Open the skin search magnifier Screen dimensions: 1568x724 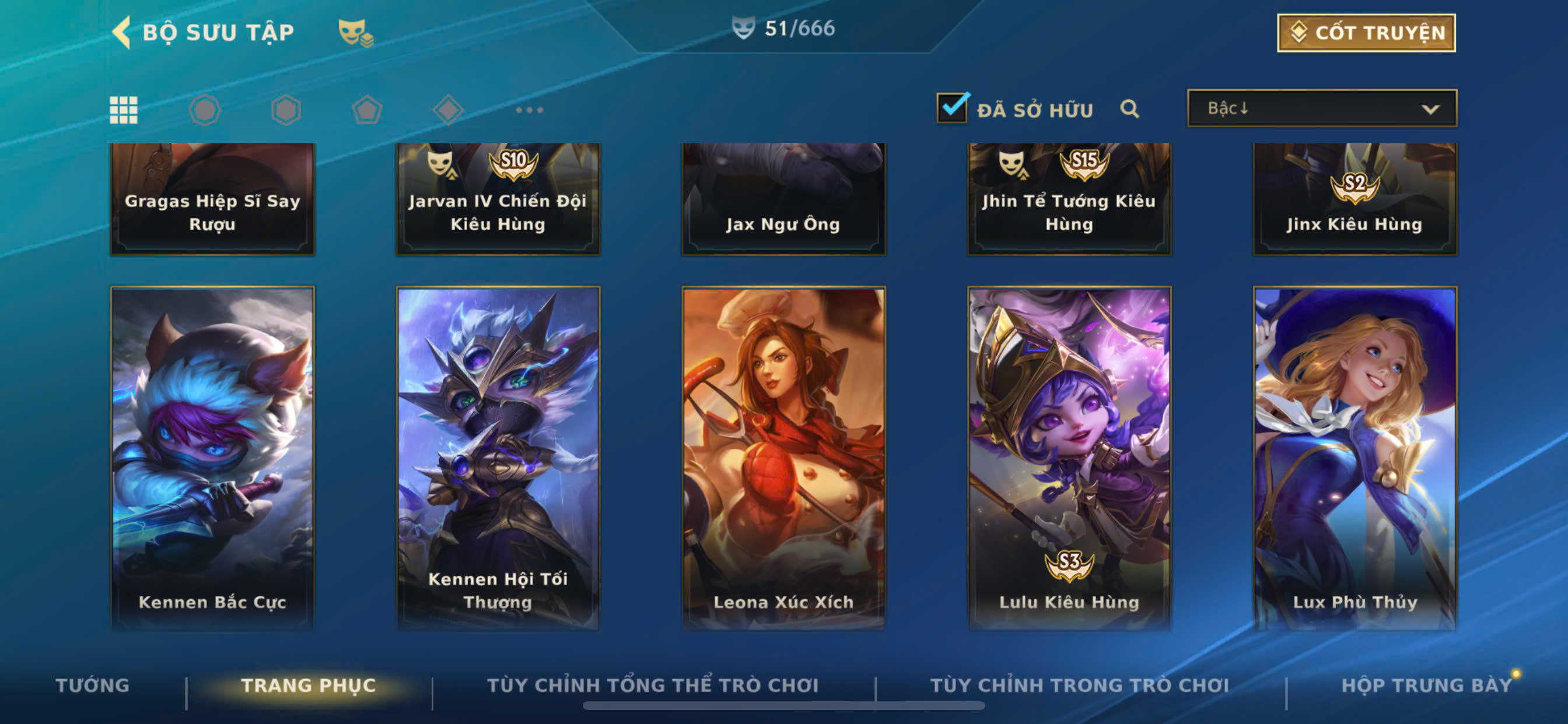pos(1129,109)
